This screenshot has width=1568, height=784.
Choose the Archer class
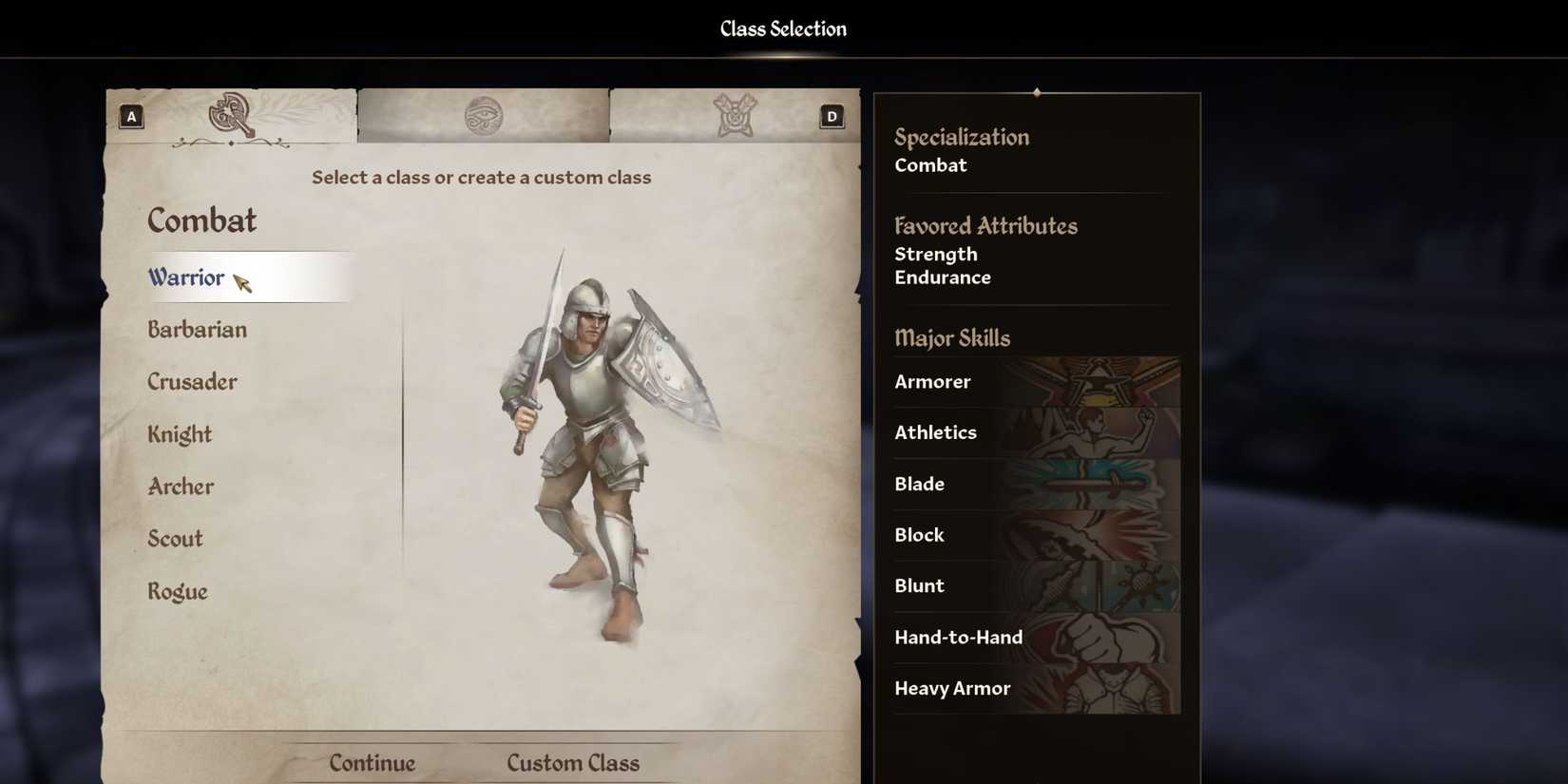(180, 487)
